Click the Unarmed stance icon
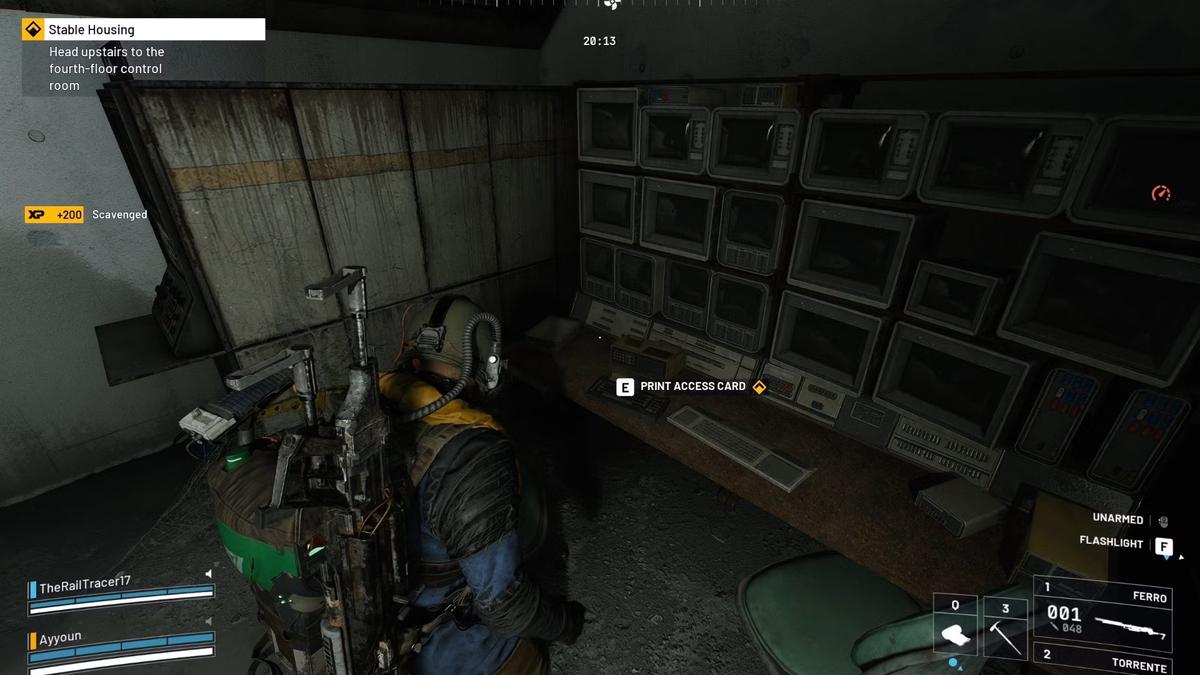This screenshot has height=675, width=1200. pos(1162,520)
